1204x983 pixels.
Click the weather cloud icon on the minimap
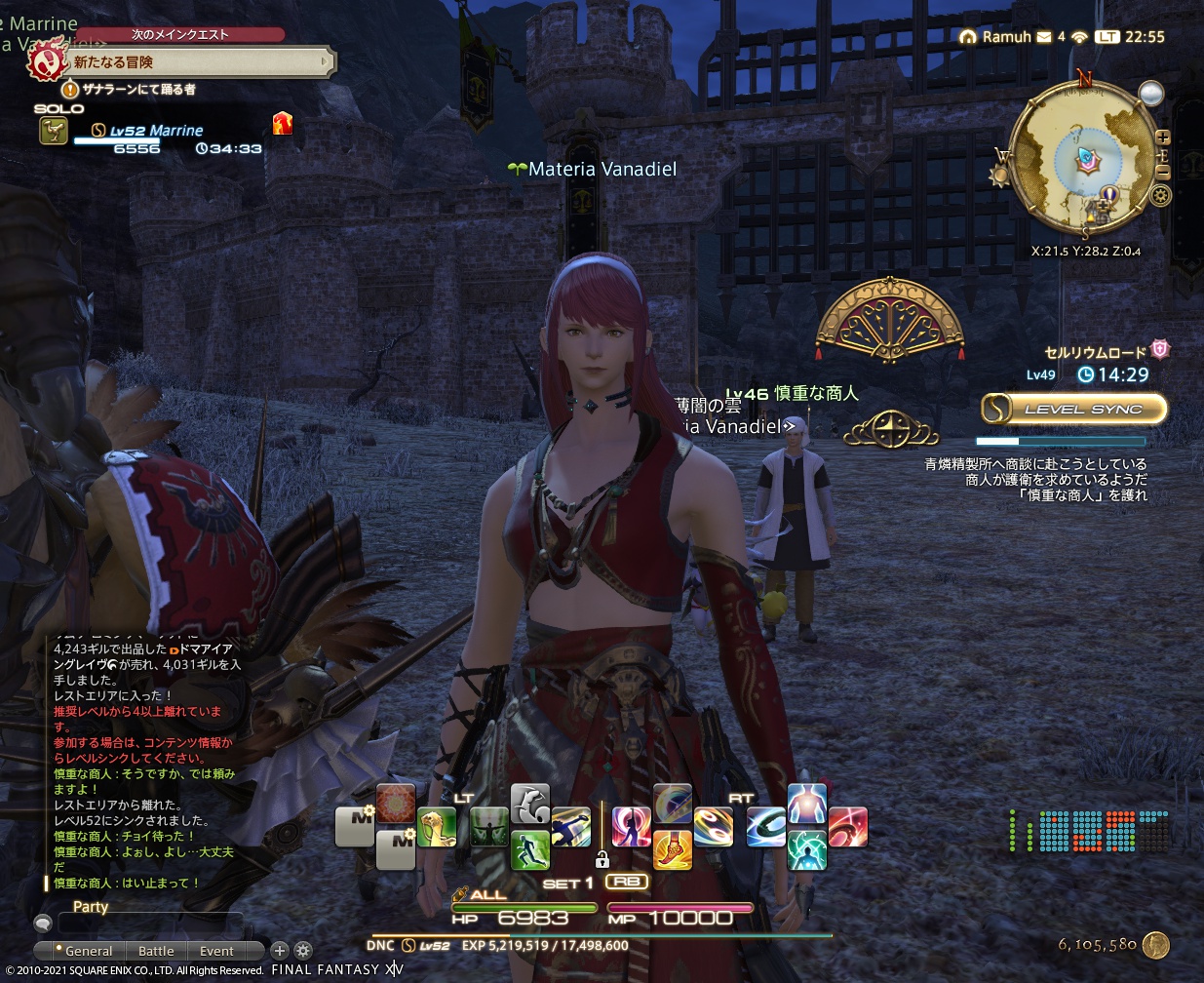click(x=1151, y=94)
